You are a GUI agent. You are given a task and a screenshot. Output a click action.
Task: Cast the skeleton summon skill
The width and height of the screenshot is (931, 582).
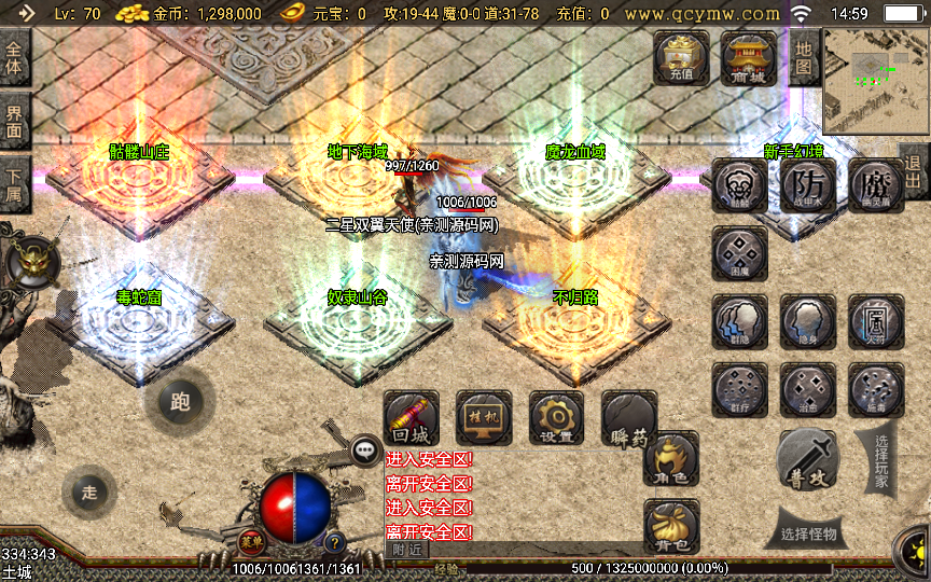740,185
